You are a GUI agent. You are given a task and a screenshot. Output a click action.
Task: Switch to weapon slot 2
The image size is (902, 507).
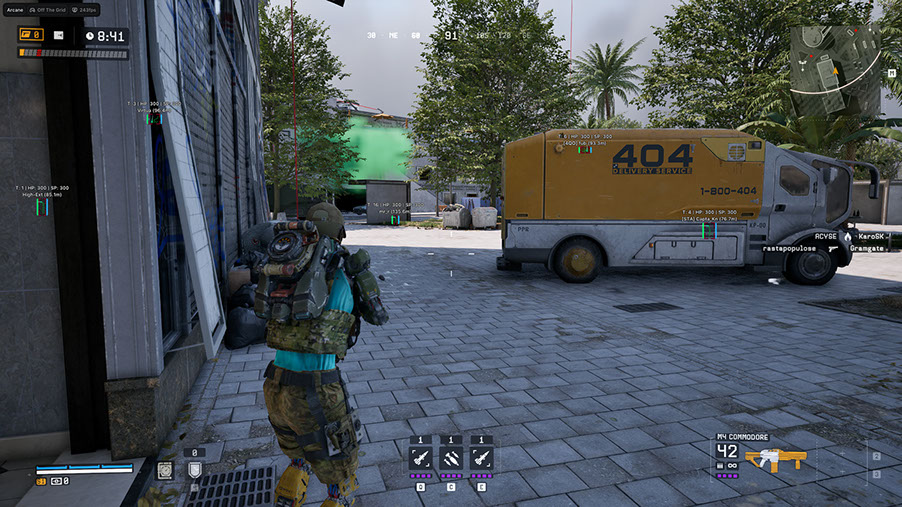click(877, 457)
